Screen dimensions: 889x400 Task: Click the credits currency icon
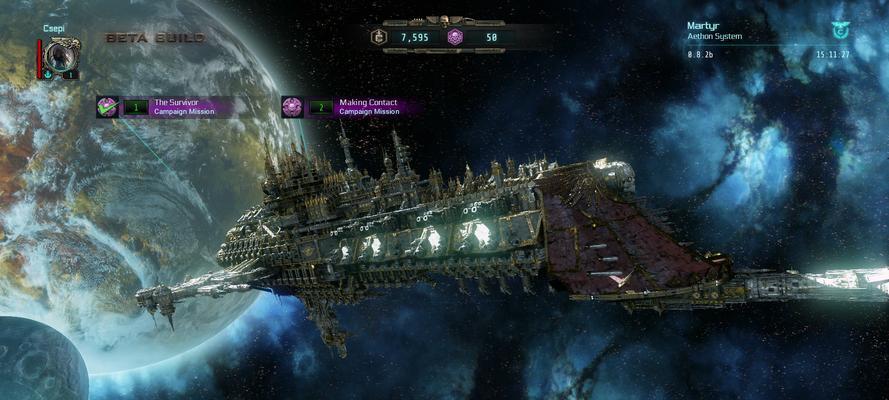pyautogui.click(x=379, y=37)
